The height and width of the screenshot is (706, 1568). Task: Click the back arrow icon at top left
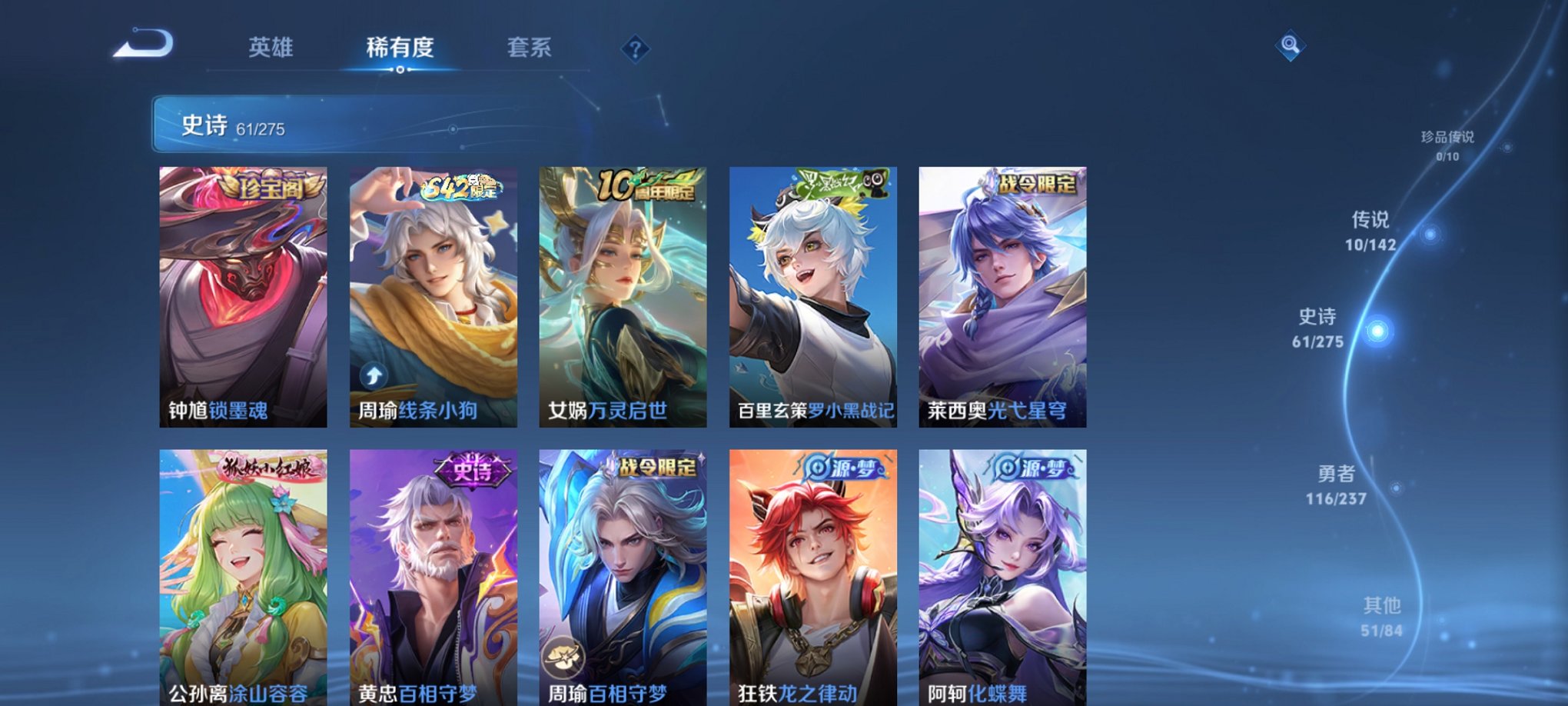(145, 44)
